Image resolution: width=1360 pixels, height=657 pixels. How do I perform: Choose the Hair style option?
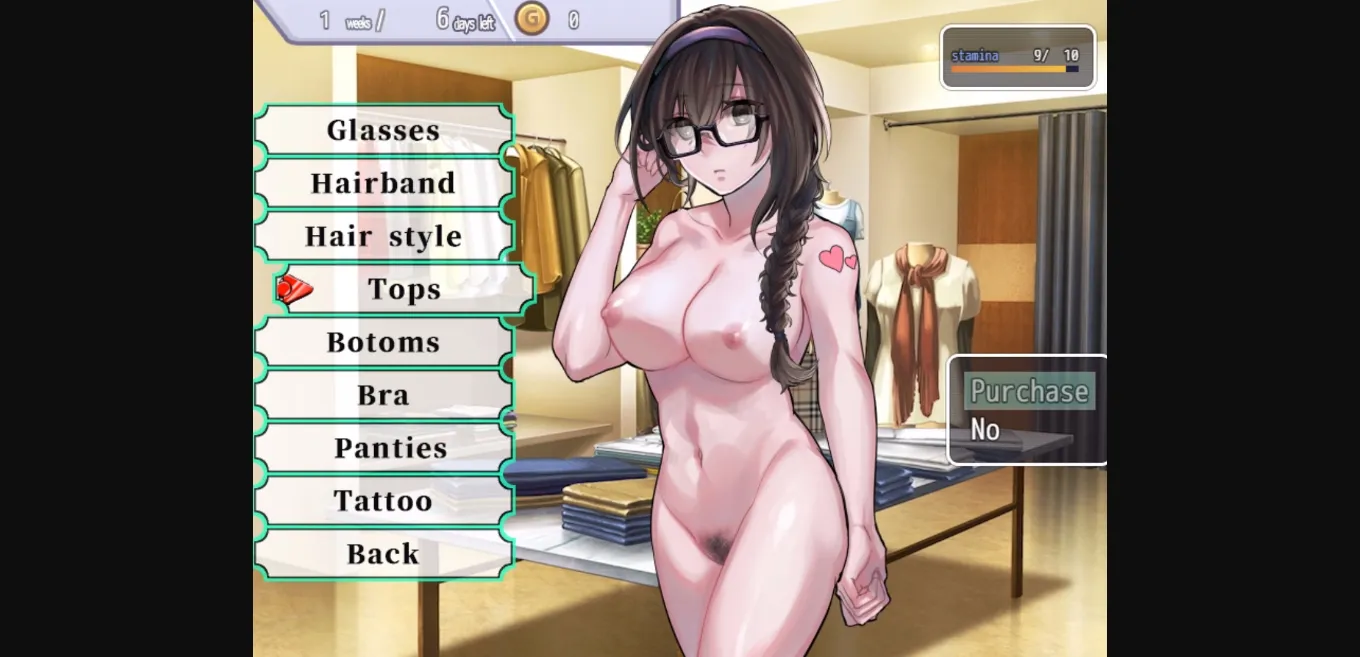click(384, 236)
